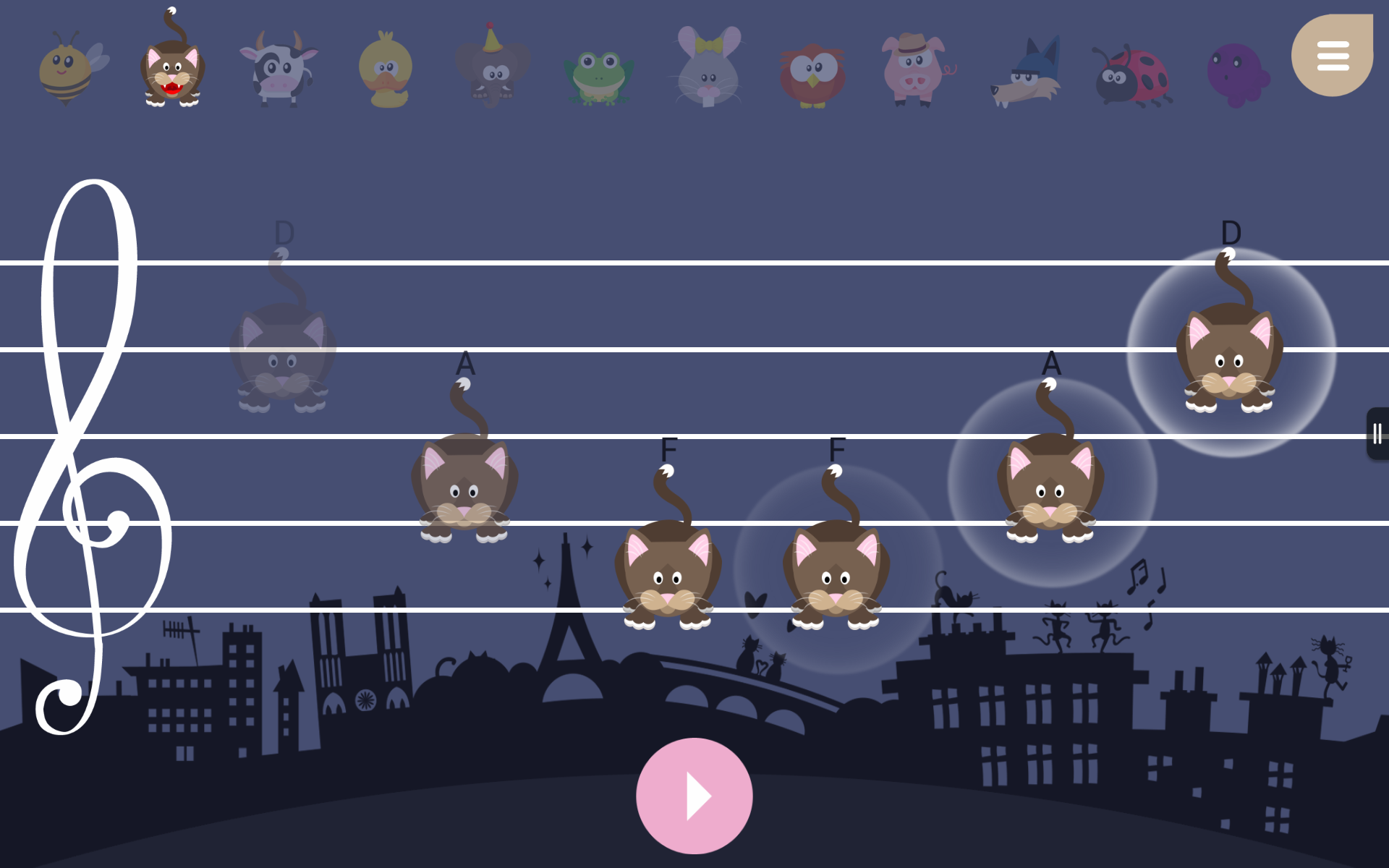Expand the side panel tab on right edge
This screenshot has width=1389, height=868.
(1377, 433)
